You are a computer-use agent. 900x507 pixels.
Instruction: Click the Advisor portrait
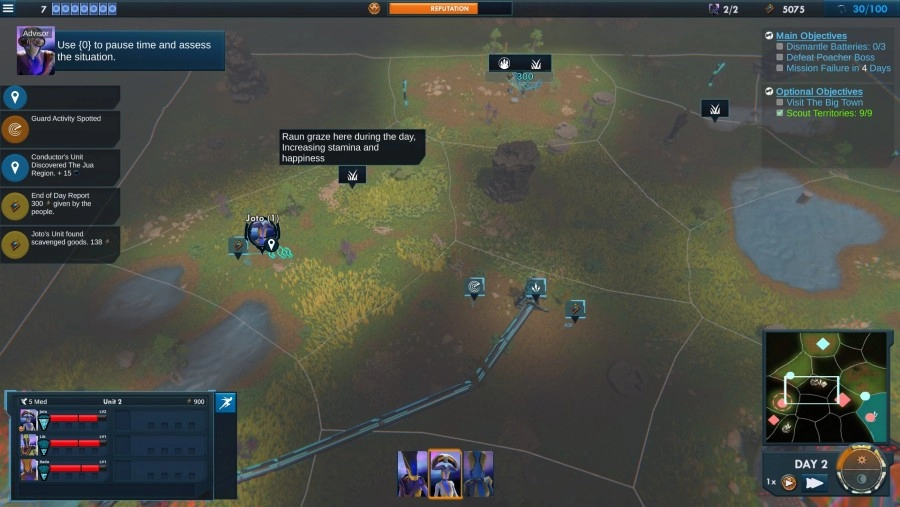[x=35, y=51]
